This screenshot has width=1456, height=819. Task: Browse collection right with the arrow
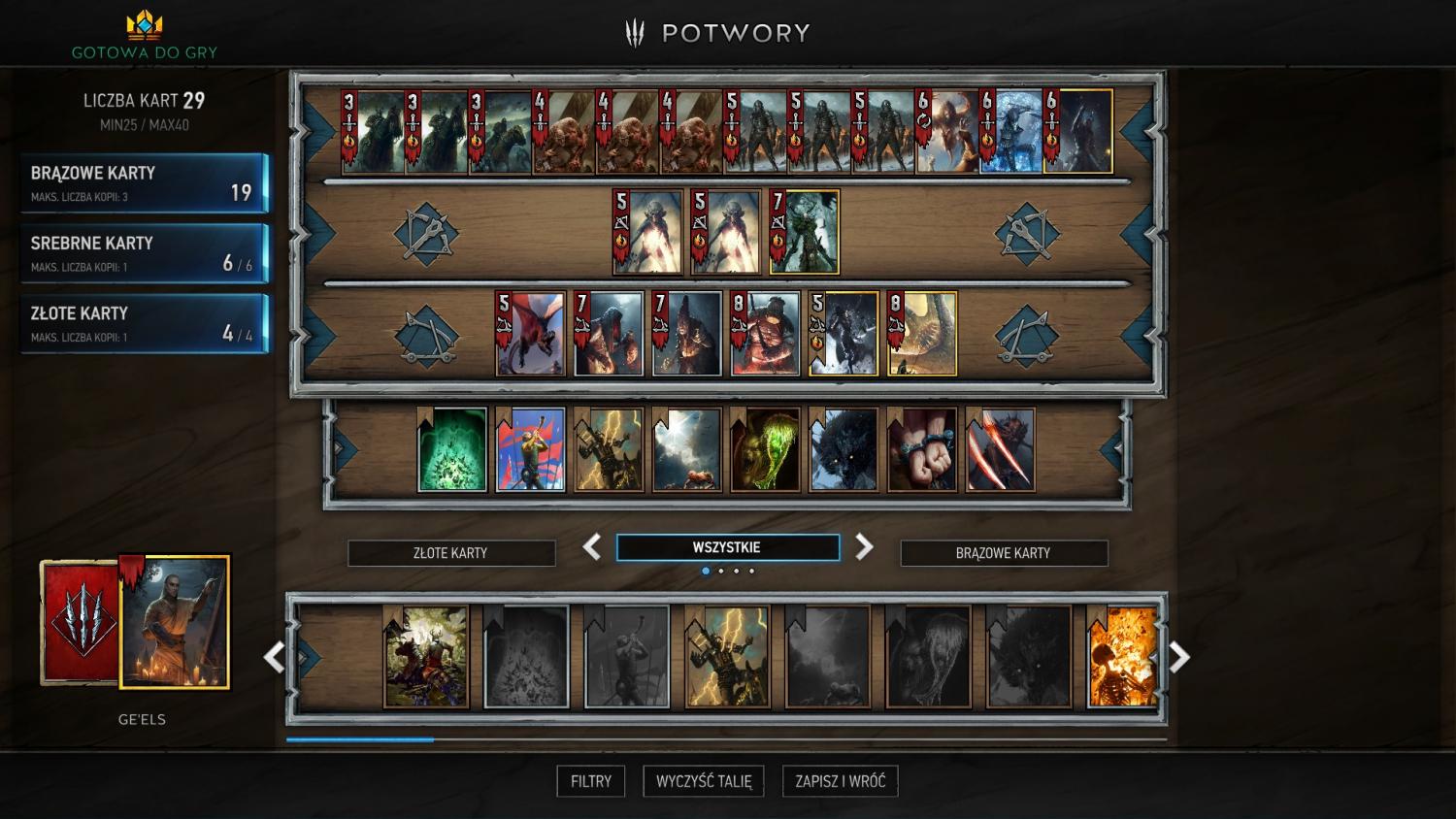tap(1179, 658)
